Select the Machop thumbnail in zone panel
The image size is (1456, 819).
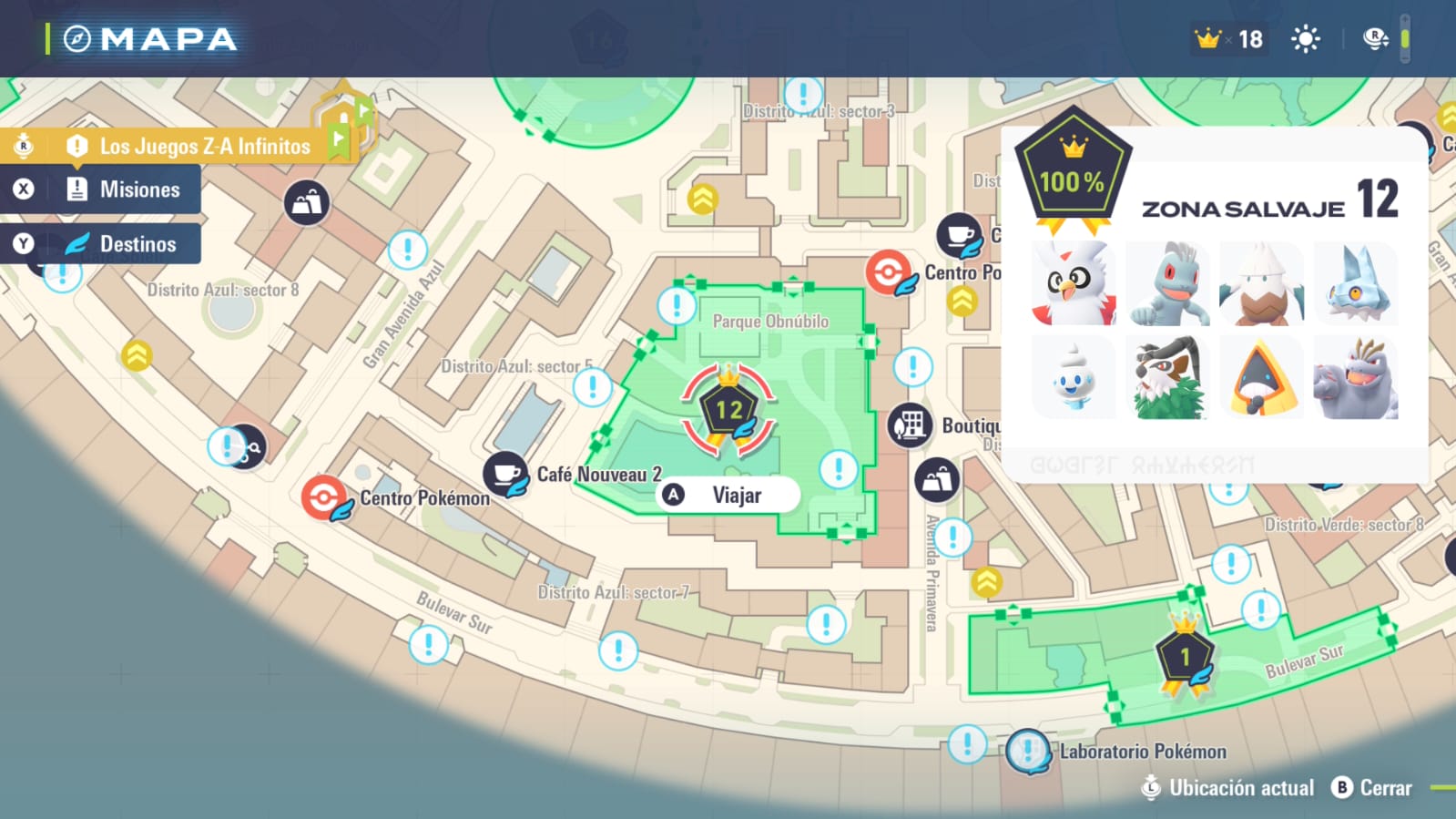[x=1168, y=284]
